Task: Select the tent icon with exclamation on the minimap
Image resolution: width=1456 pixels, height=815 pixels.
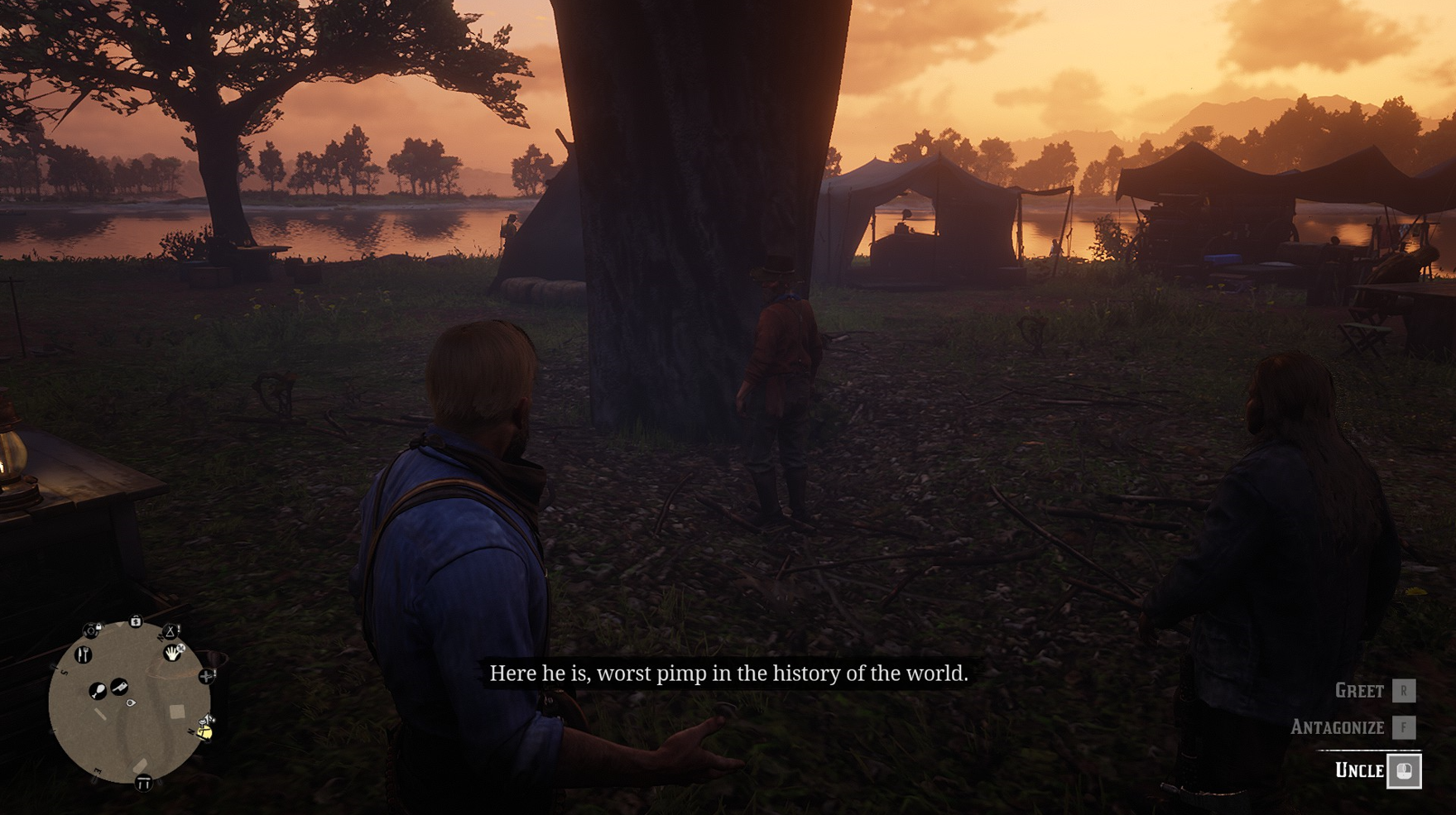Action: [x=171, y=632]
